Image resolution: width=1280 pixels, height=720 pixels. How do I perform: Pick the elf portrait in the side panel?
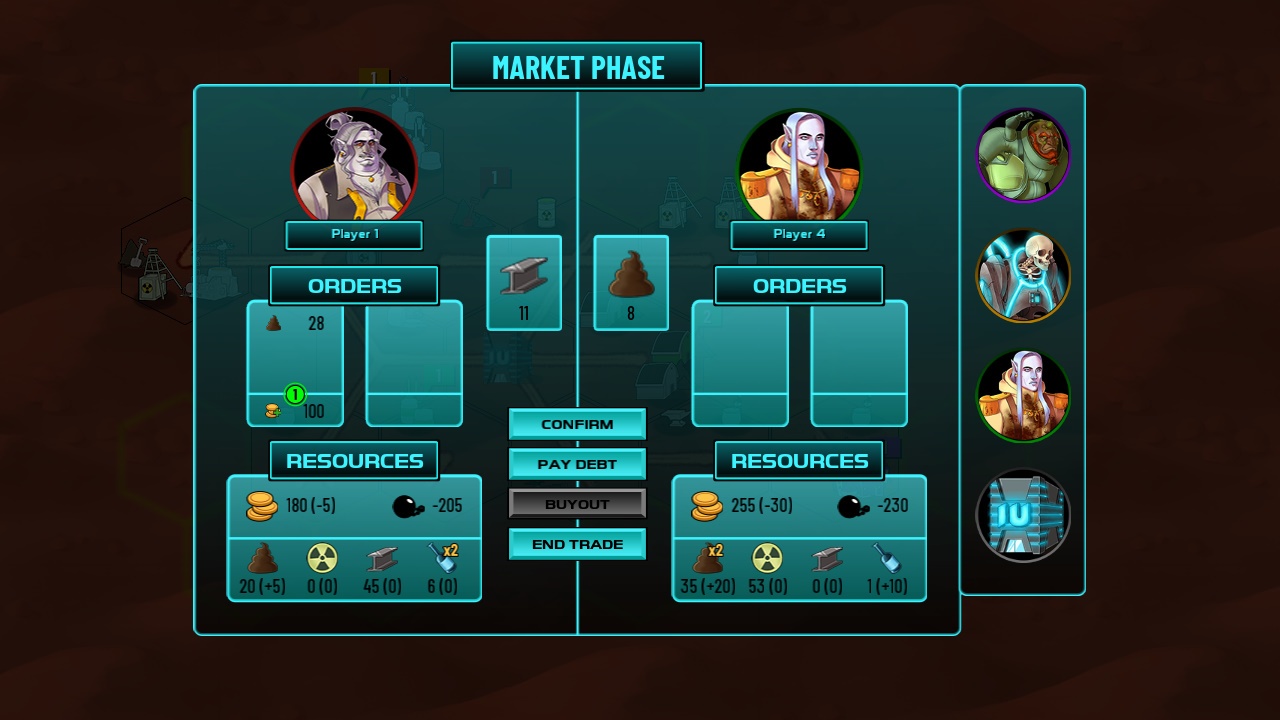click(1023, 396)
